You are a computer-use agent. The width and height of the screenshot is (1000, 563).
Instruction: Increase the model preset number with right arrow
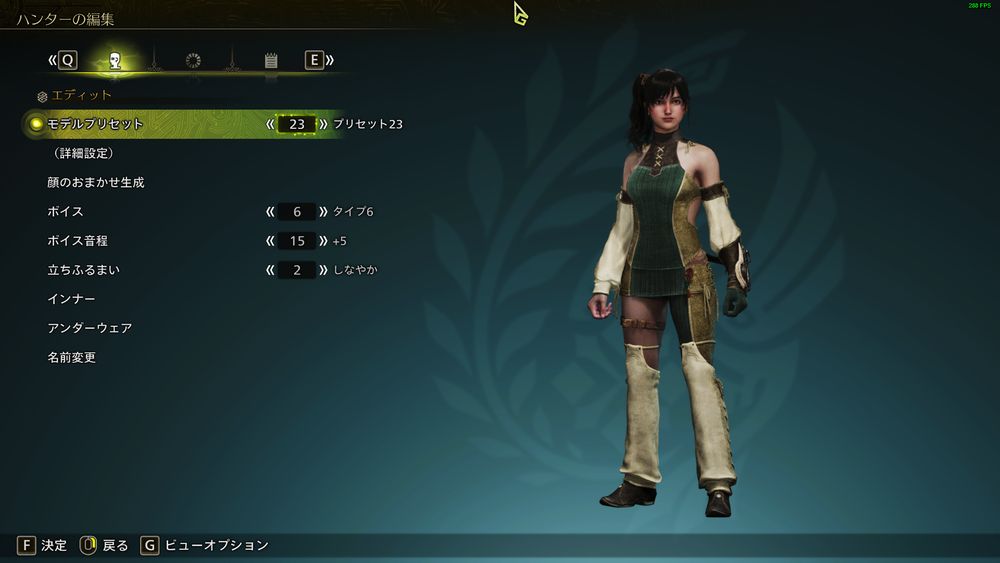(323, 125)
